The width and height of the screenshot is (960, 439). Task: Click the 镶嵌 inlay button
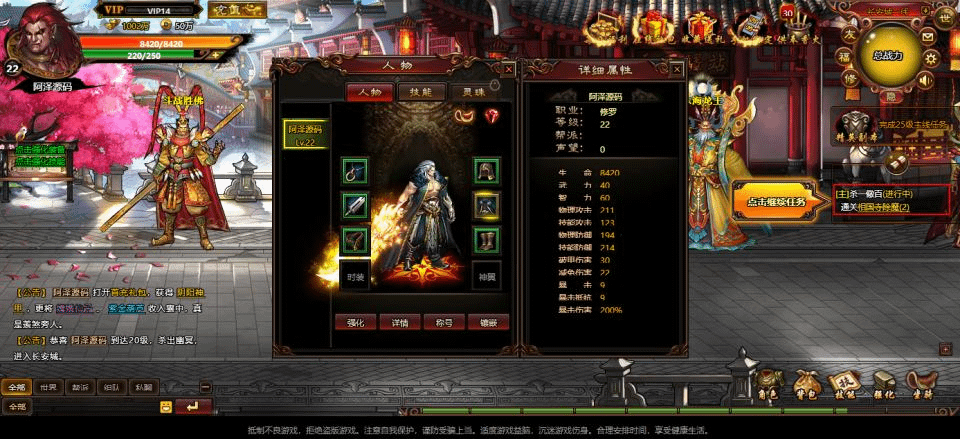coord(487,322)
